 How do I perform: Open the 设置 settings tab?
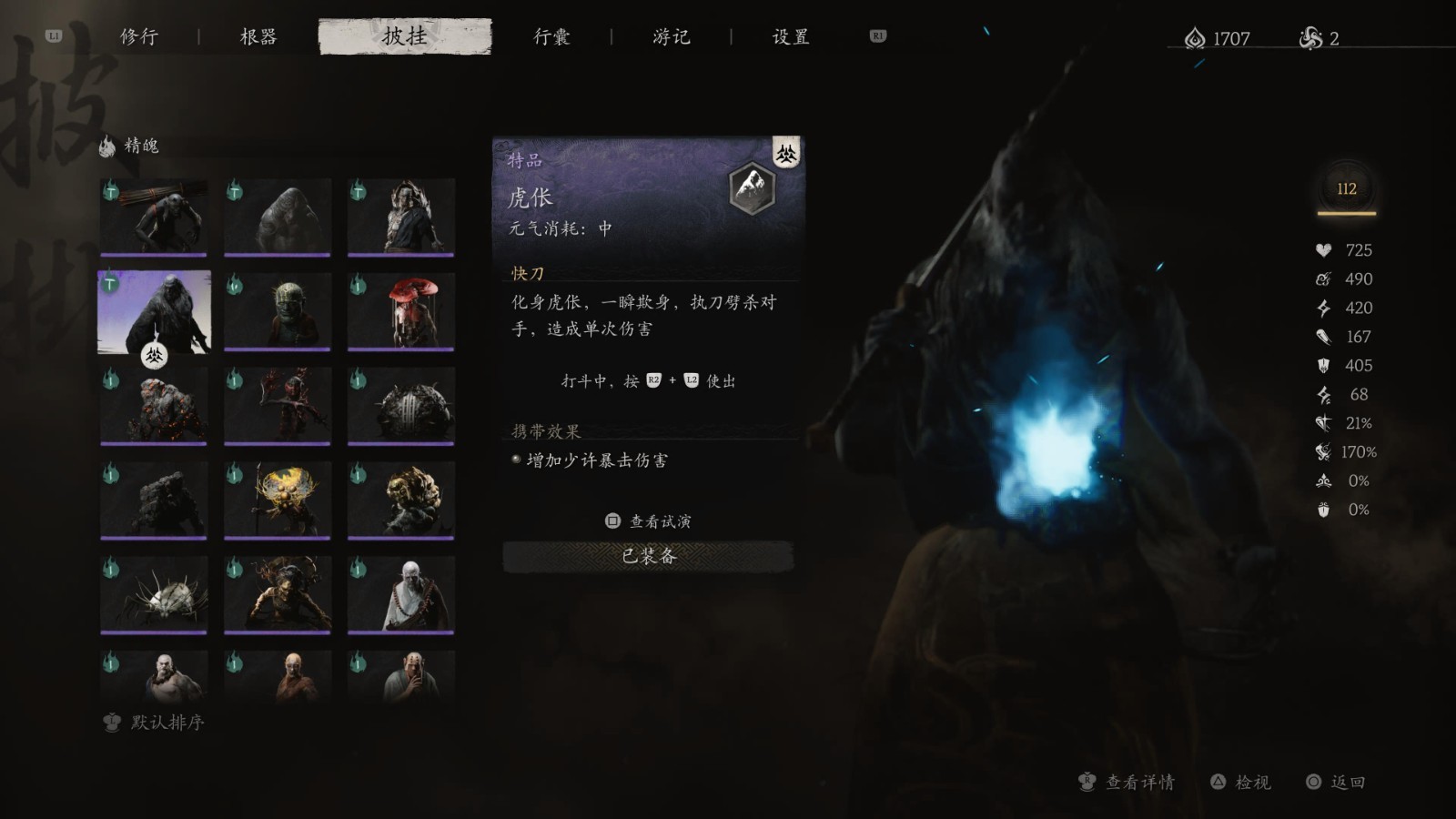(x=788, y=36)
